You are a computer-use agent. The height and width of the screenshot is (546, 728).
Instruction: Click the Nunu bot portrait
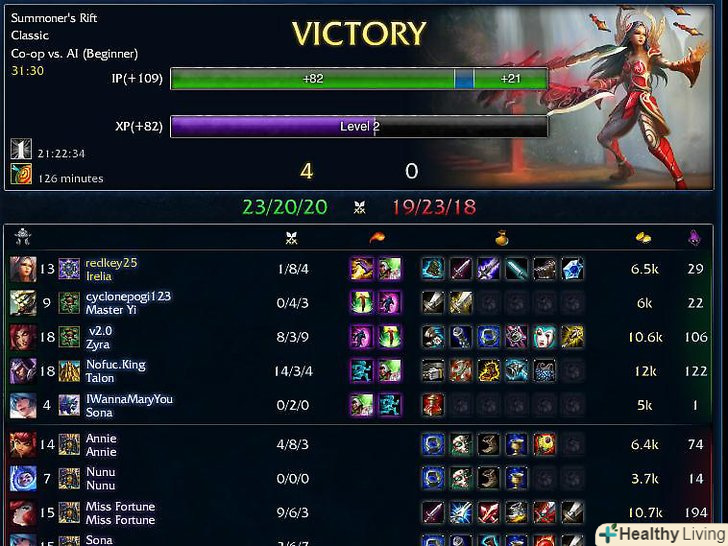(x=22, y=478)
